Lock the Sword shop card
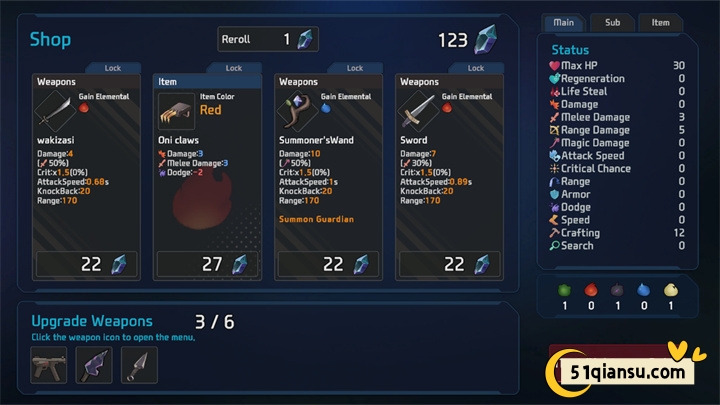720x405 pixels. point(475,68)
